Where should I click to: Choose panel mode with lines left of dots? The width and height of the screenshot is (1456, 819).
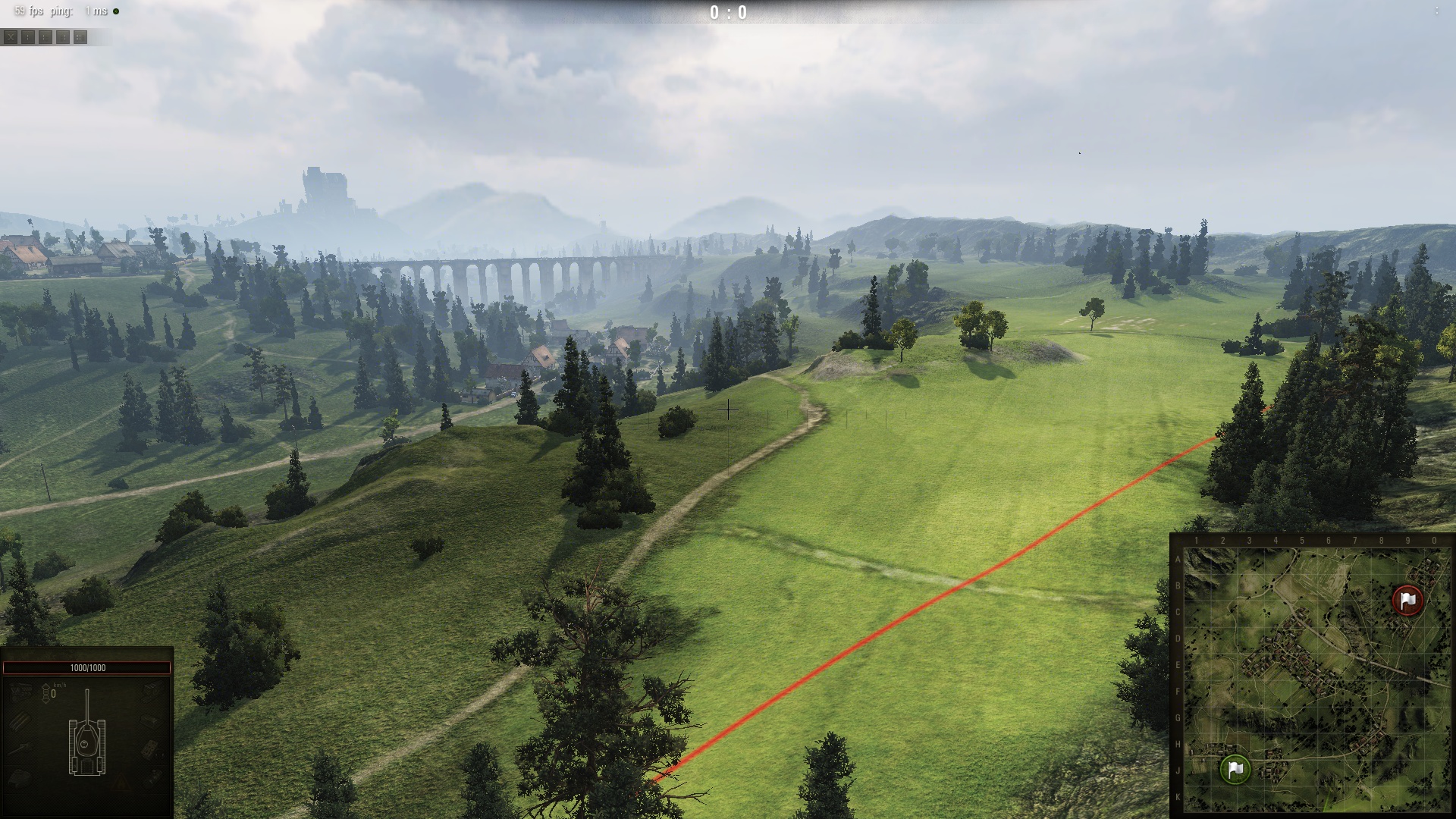[x=63, y=37]
